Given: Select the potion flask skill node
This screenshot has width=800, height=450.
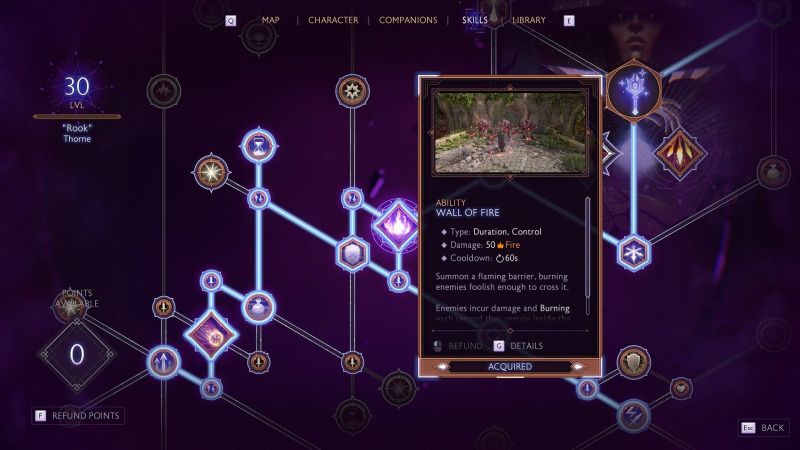Looking at the screenshot, I should tap(258, 307).
